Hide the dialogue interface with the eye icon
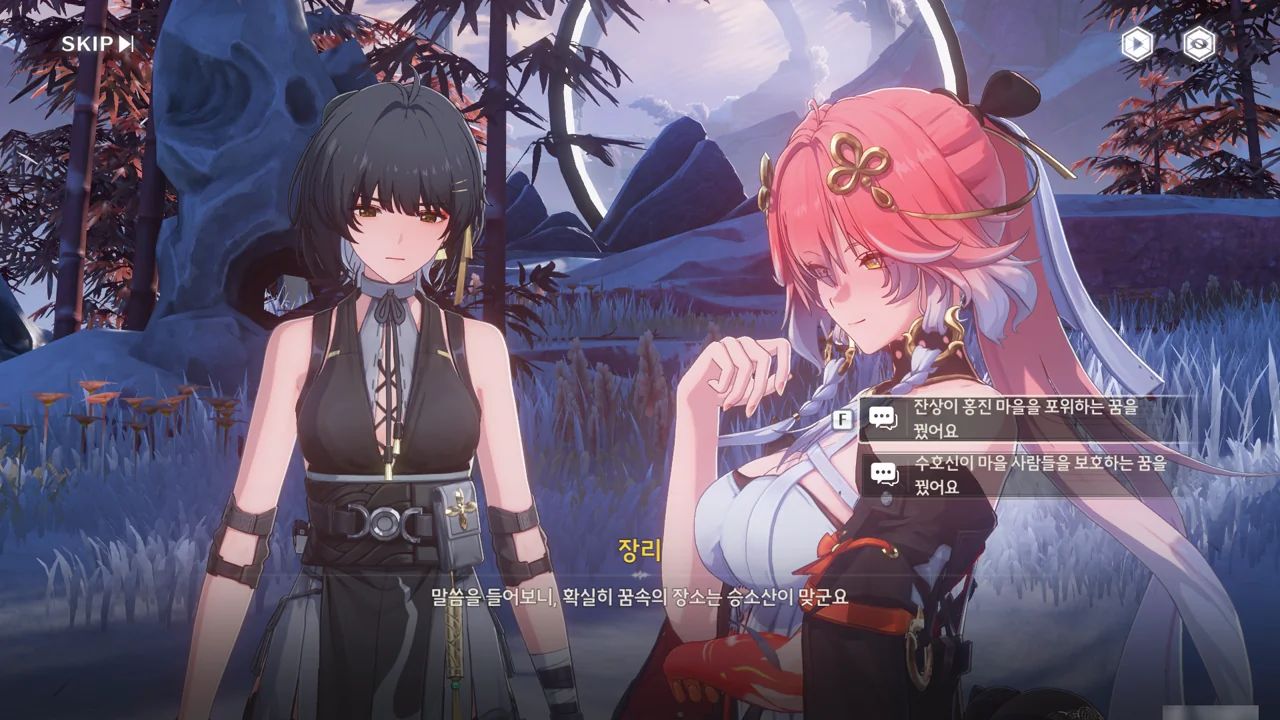 pyautogui.click(x=1198, y=44)
